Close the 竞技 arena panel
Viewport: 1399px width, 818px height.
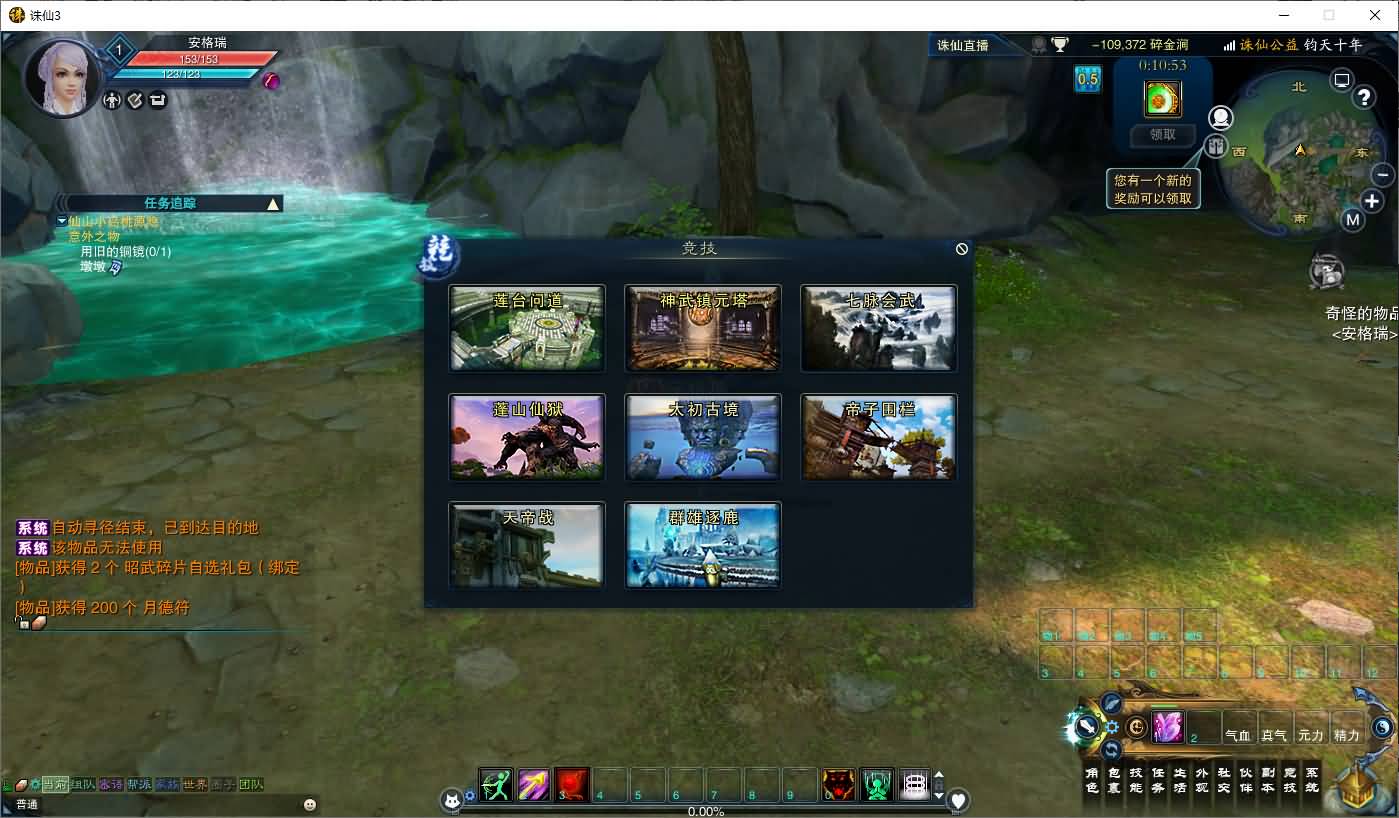962,249
